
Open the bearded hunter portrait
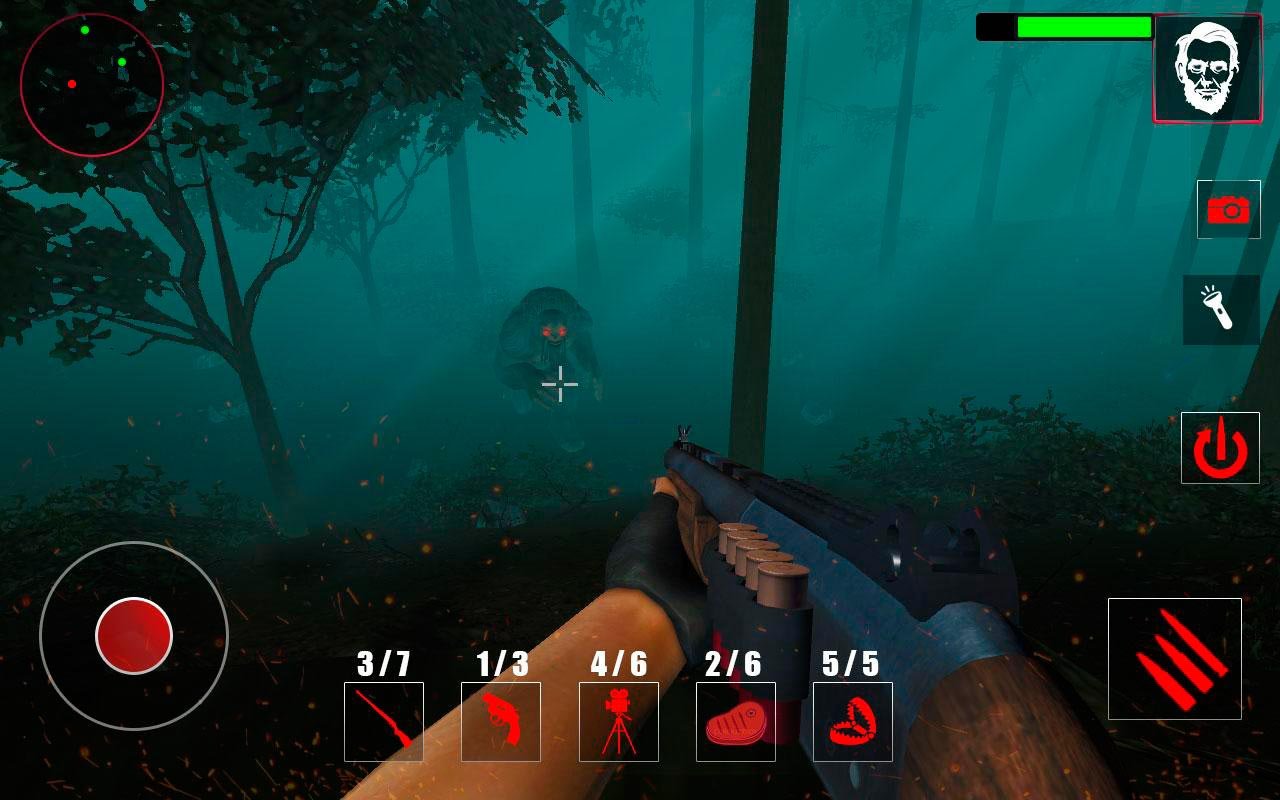(1207, 69)
